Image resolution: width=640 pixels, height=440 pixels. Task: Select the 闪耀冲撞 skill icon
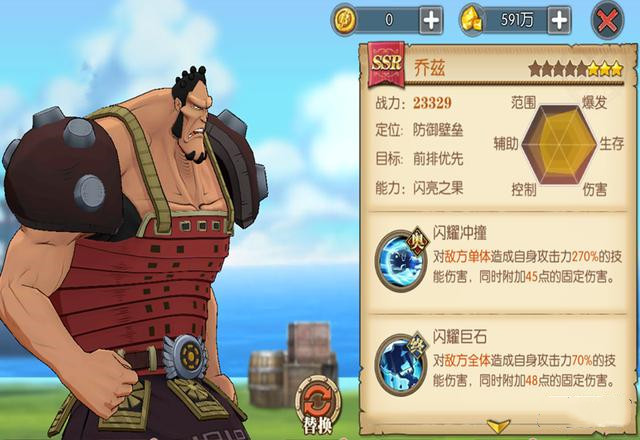[x=402, y=260]
